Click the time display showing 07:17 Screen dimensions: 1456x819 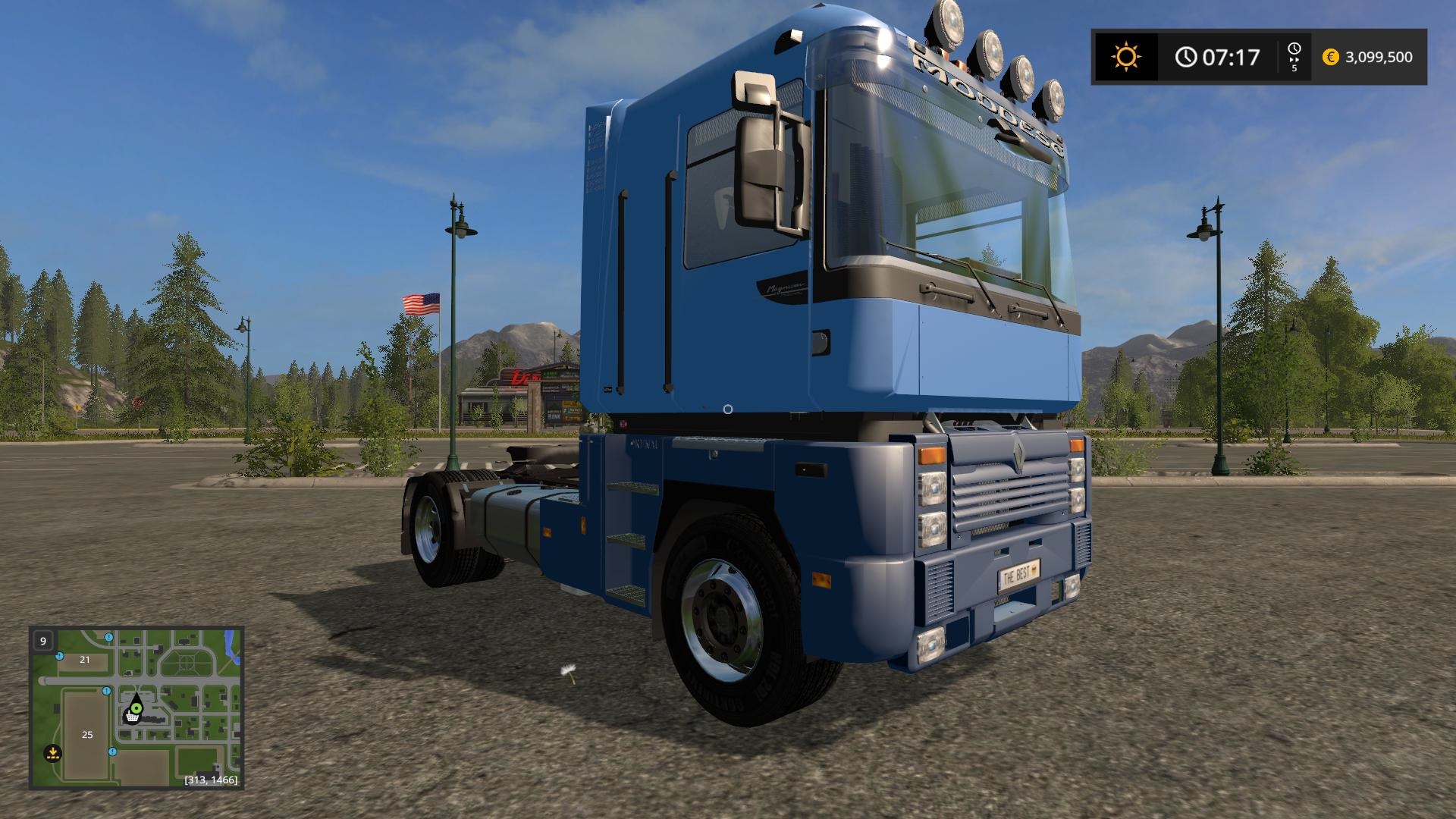click(x=1231, y=58)
